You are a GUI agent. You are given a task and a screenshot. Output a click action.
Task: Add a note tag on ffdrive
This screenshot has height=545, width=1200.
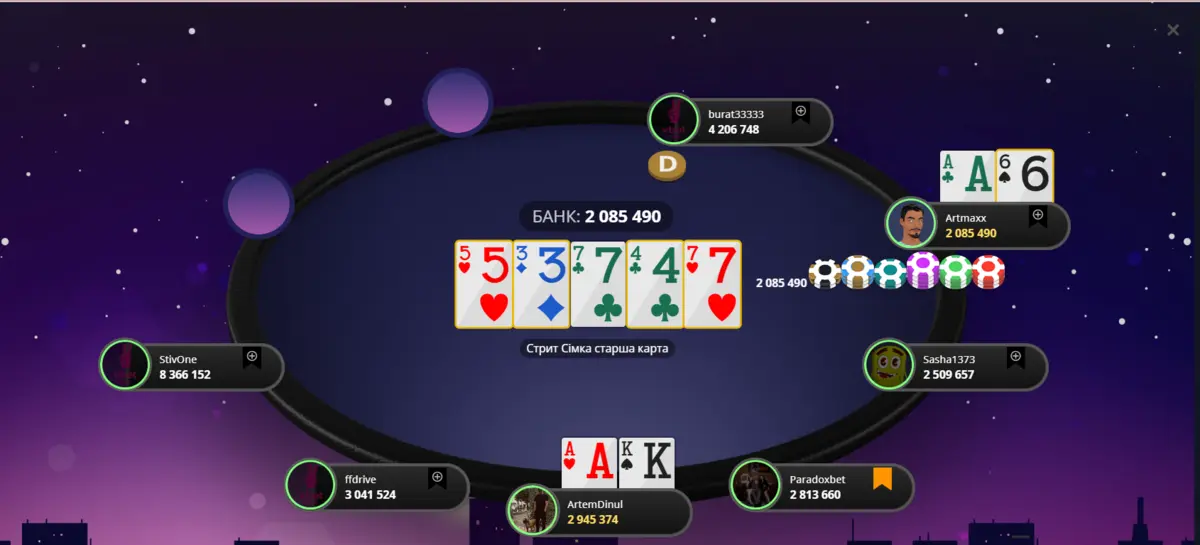[437, 479]
